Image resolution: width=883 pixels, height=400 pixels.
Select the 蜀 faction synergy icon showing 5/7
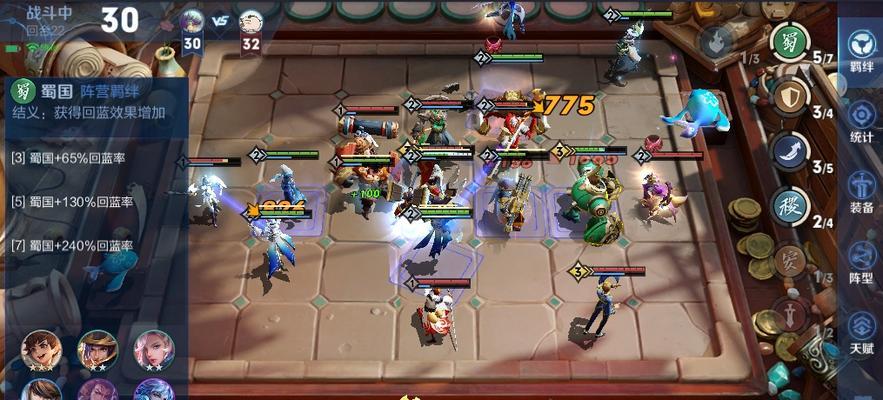tap(789, 42)
